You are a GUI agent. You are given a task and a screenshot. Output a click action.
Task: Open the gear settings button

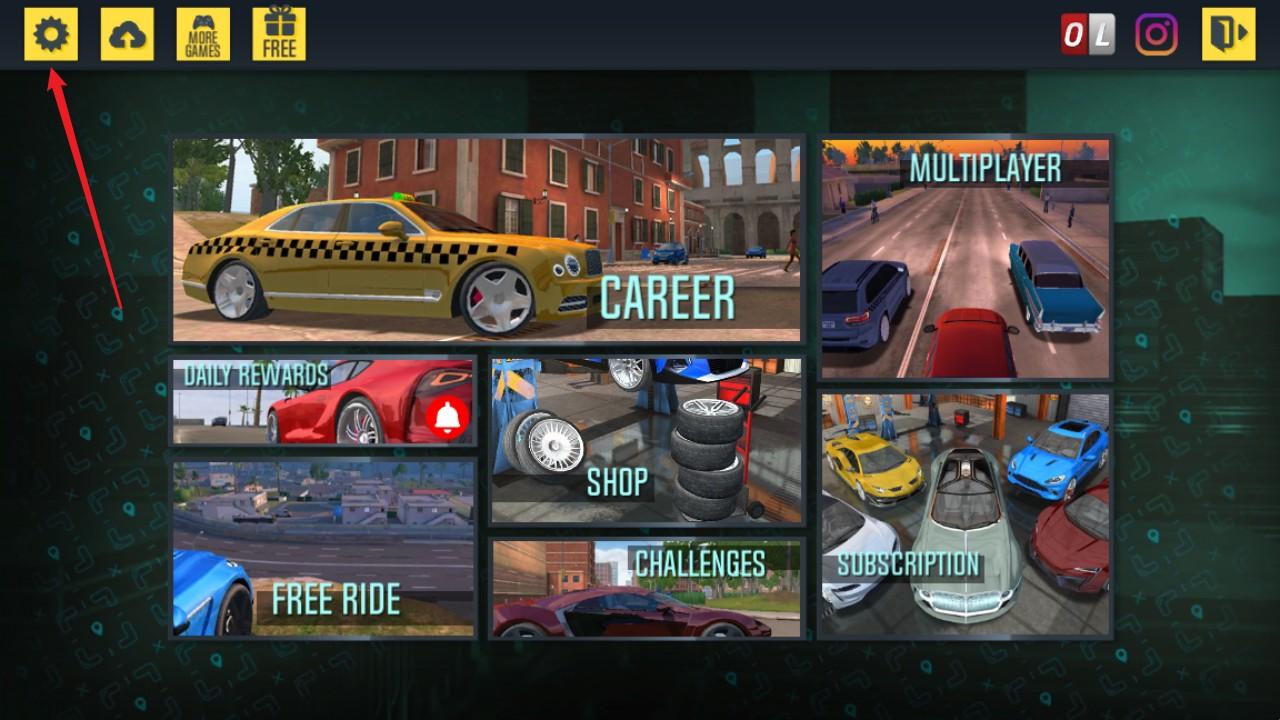[x=51, y=35]
